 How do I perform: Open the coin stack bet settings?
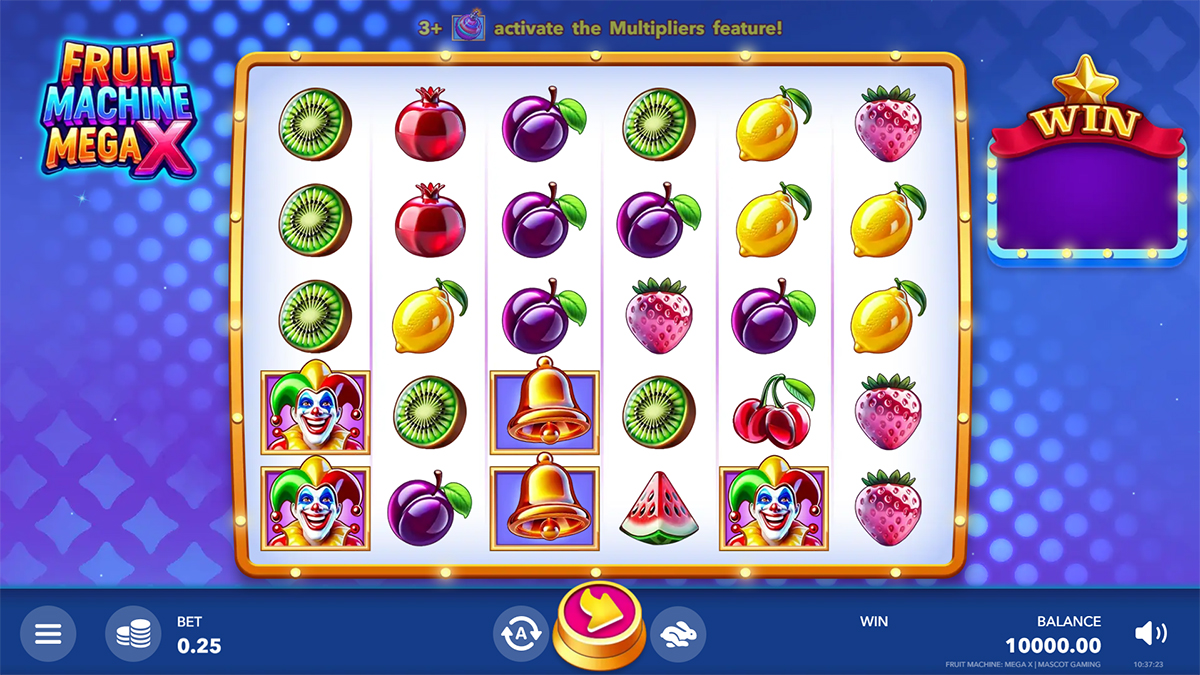click(x=133, y=634)
